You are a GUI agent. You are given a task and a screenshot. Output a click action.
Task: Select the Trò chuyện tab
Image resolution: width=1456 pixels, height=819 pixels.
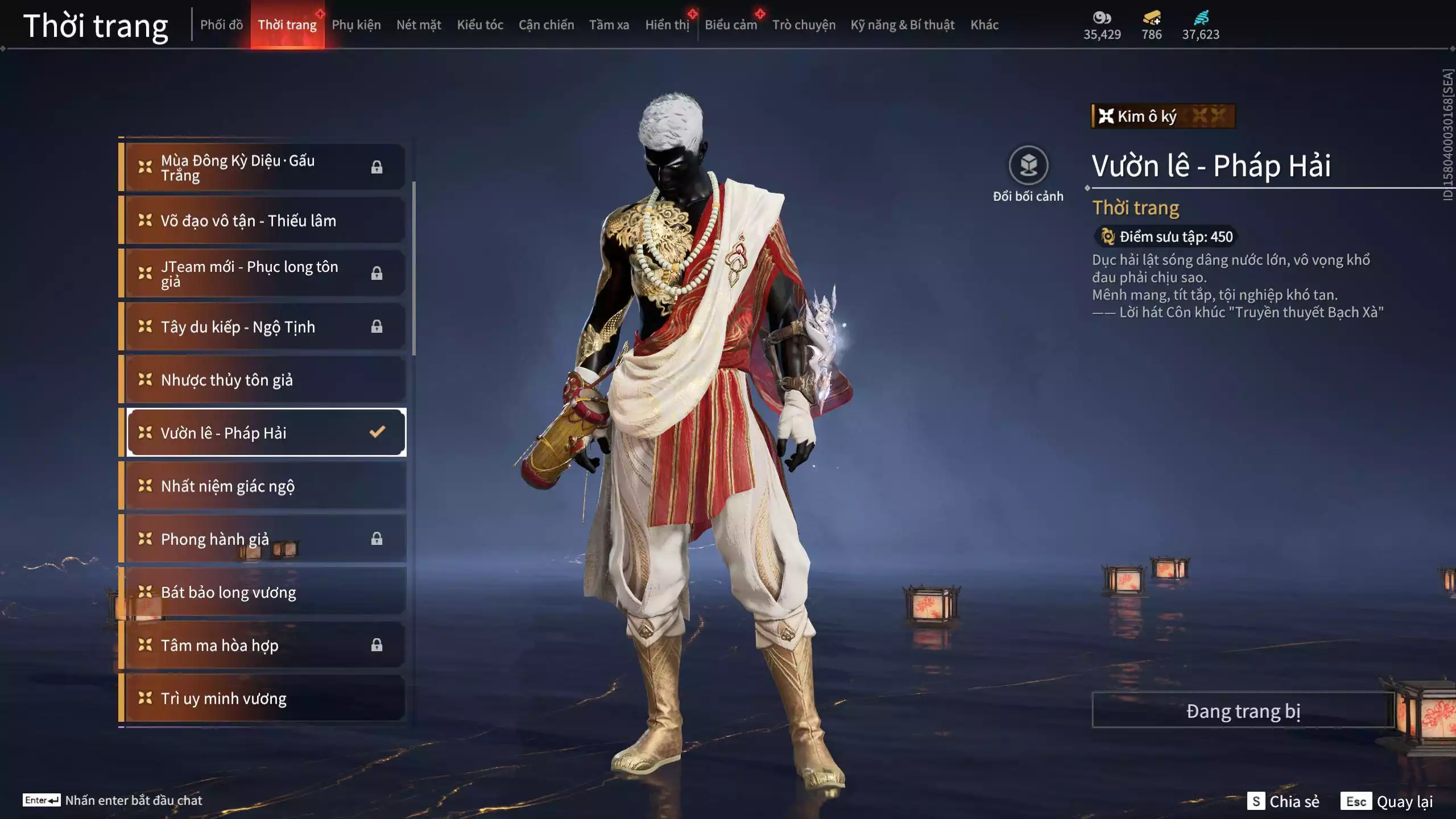pyautogui.click(x=804, y=25)
